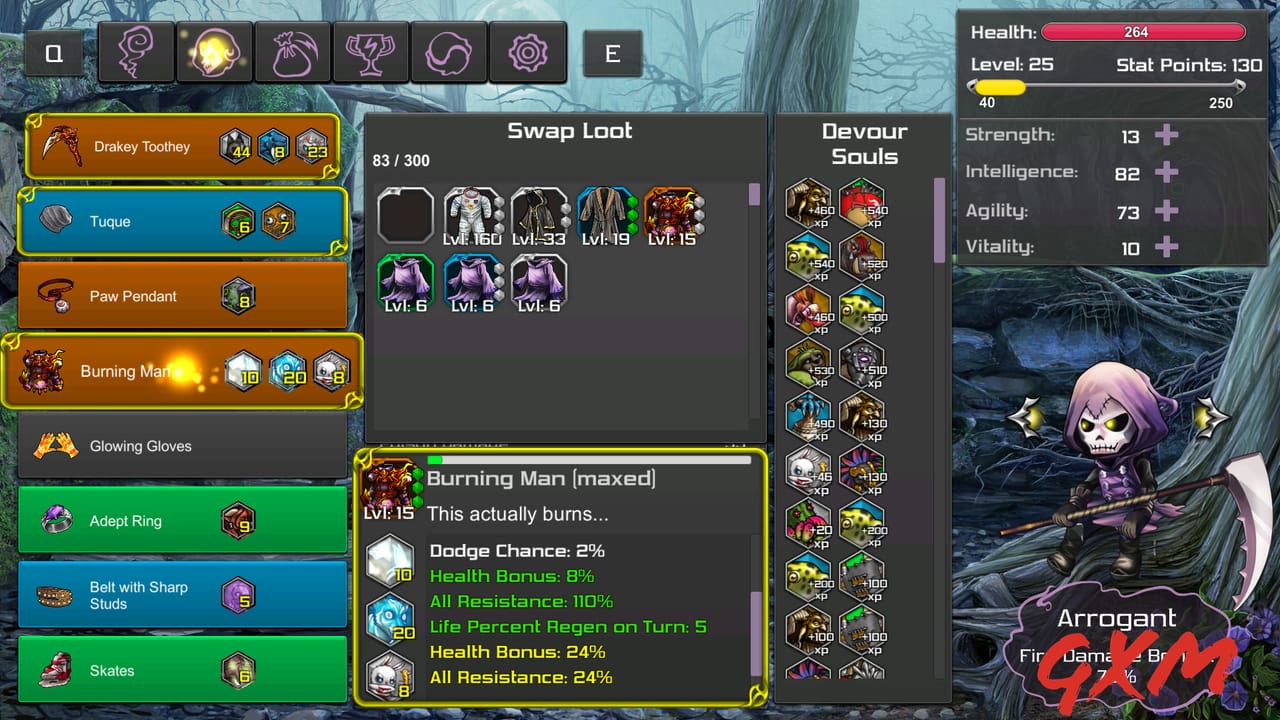Click the purple spirit swirl toolbar icon
Viewport: 1280px width, 720px height.
[x=136, y=51]
